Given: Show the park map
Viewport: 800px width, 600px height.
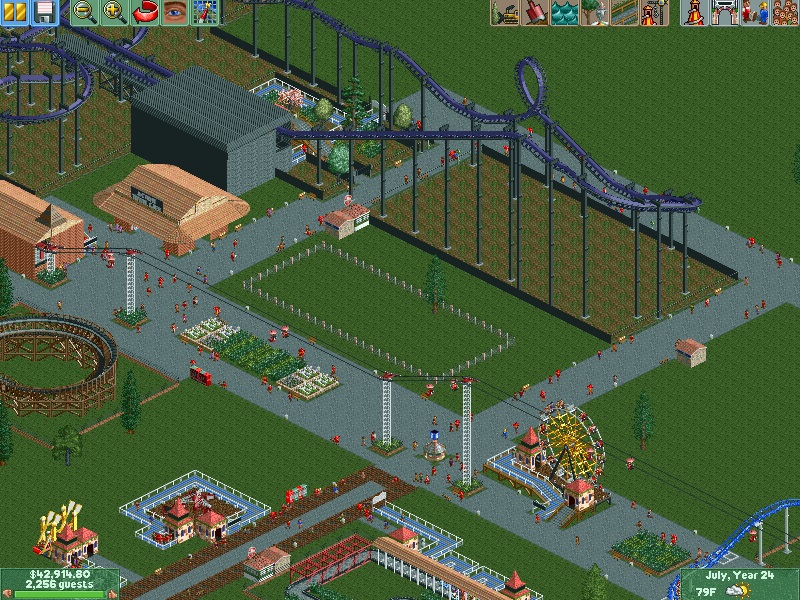Looking at the screenshot, I should coord(205,12).
